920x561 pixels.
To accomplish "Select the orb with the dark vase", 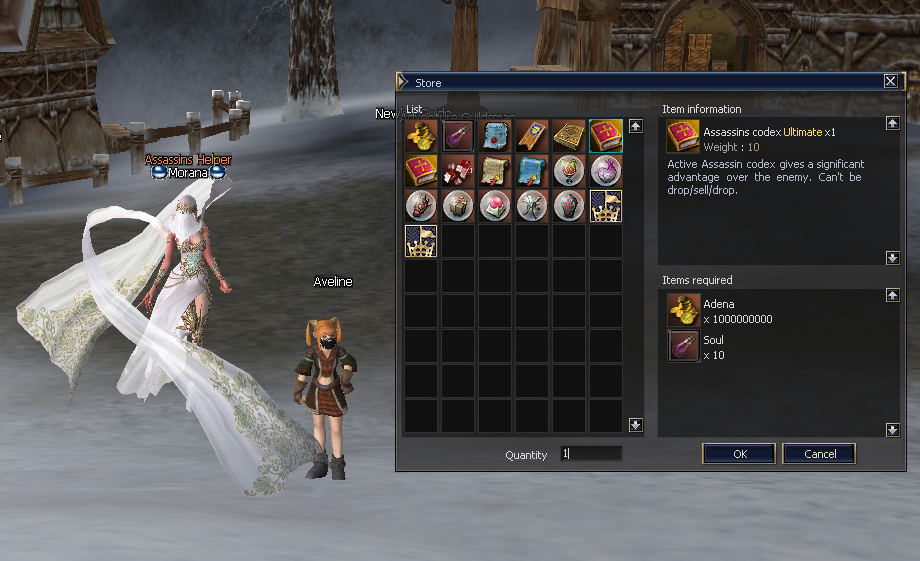I will pos(569,206).
